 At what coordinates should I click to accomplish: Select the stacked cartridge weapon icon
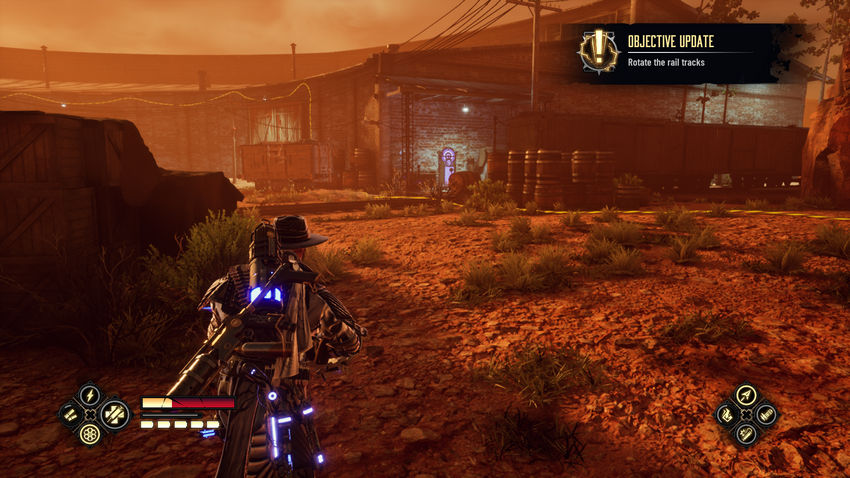click(x=766, y=414)
